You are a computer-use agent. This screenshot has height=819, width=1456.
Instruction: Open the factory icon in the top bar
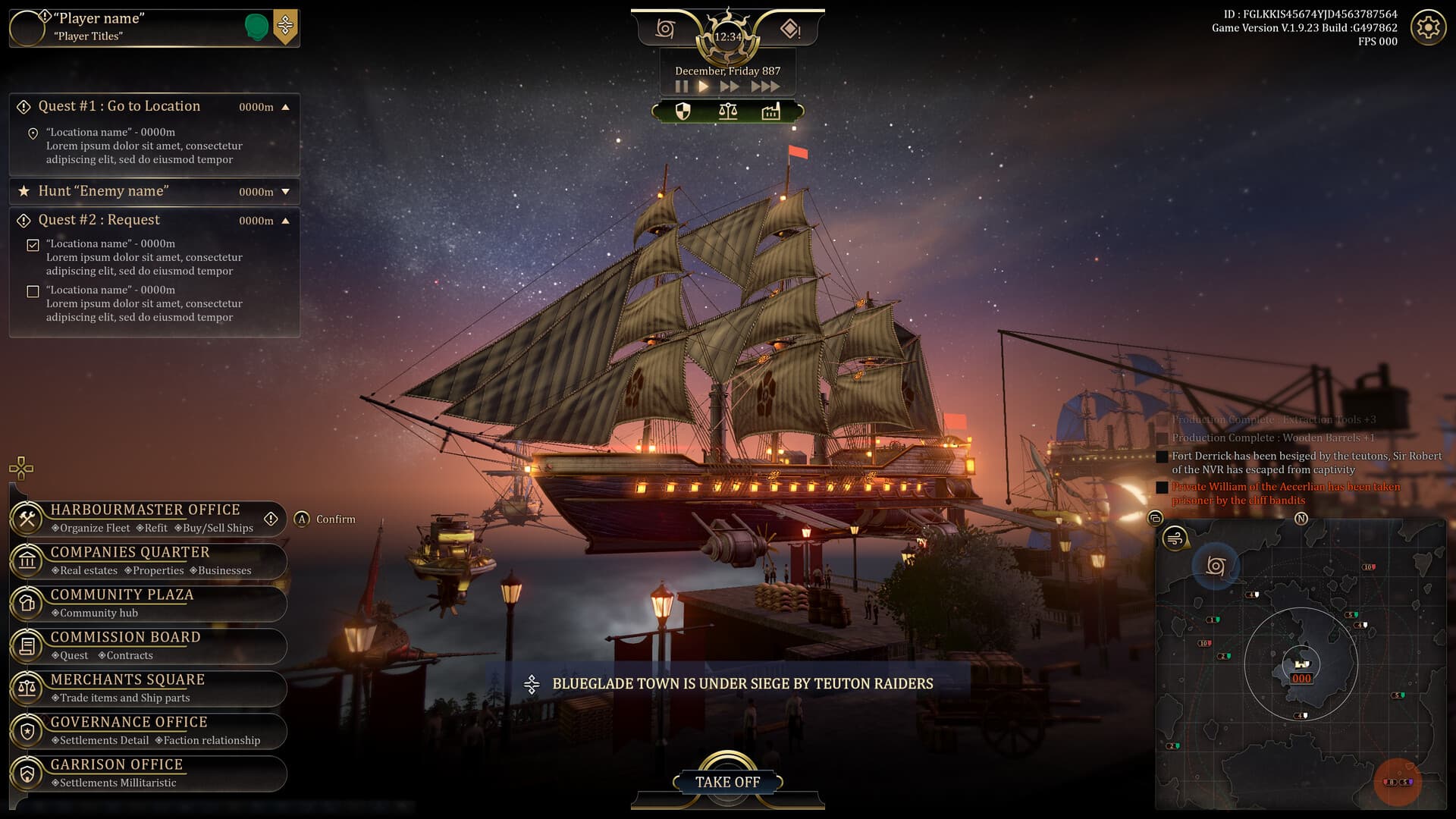click(x=770, y=112)
